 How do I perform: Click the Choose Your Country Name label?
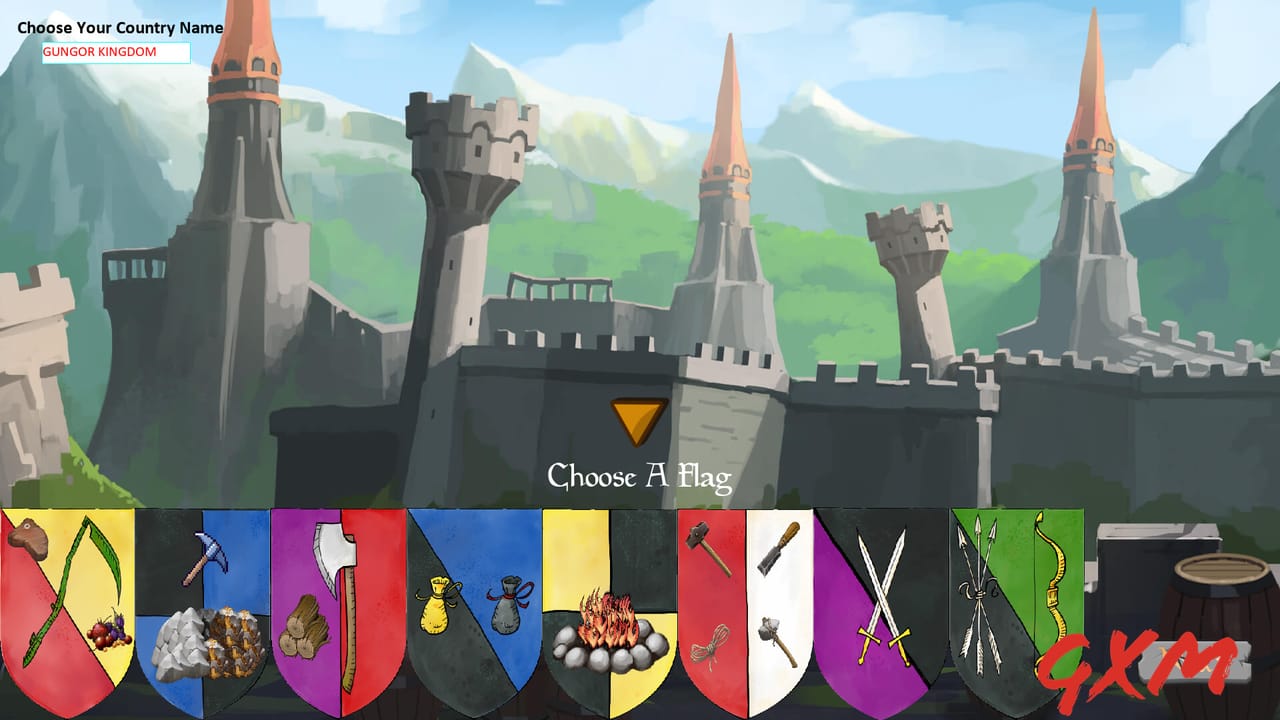pos(120,28)
